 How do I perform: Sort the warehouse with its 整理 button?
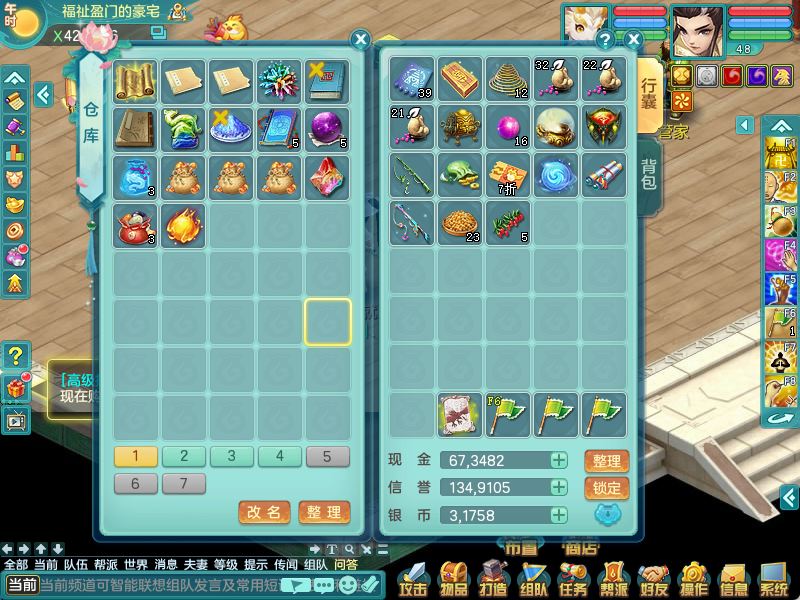(324, 512)
